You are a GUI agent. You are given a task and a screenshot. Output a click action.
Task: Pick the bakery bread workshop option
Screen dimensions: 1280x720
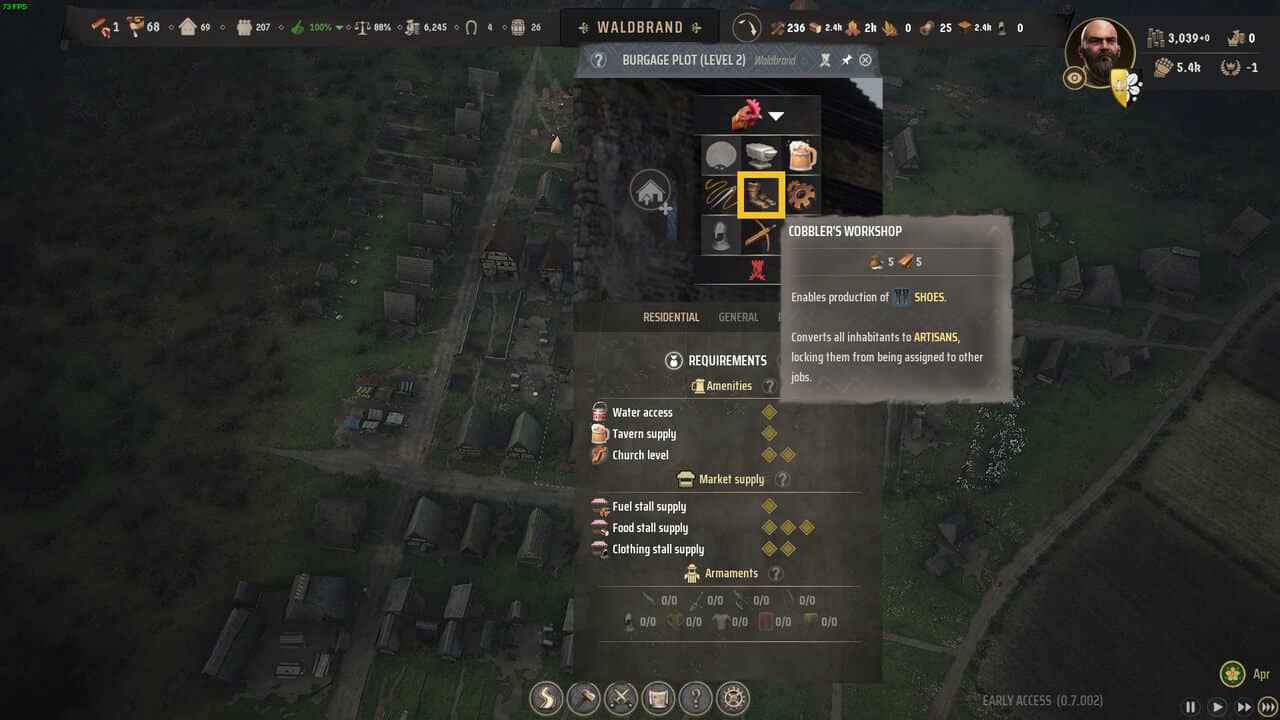720,155
